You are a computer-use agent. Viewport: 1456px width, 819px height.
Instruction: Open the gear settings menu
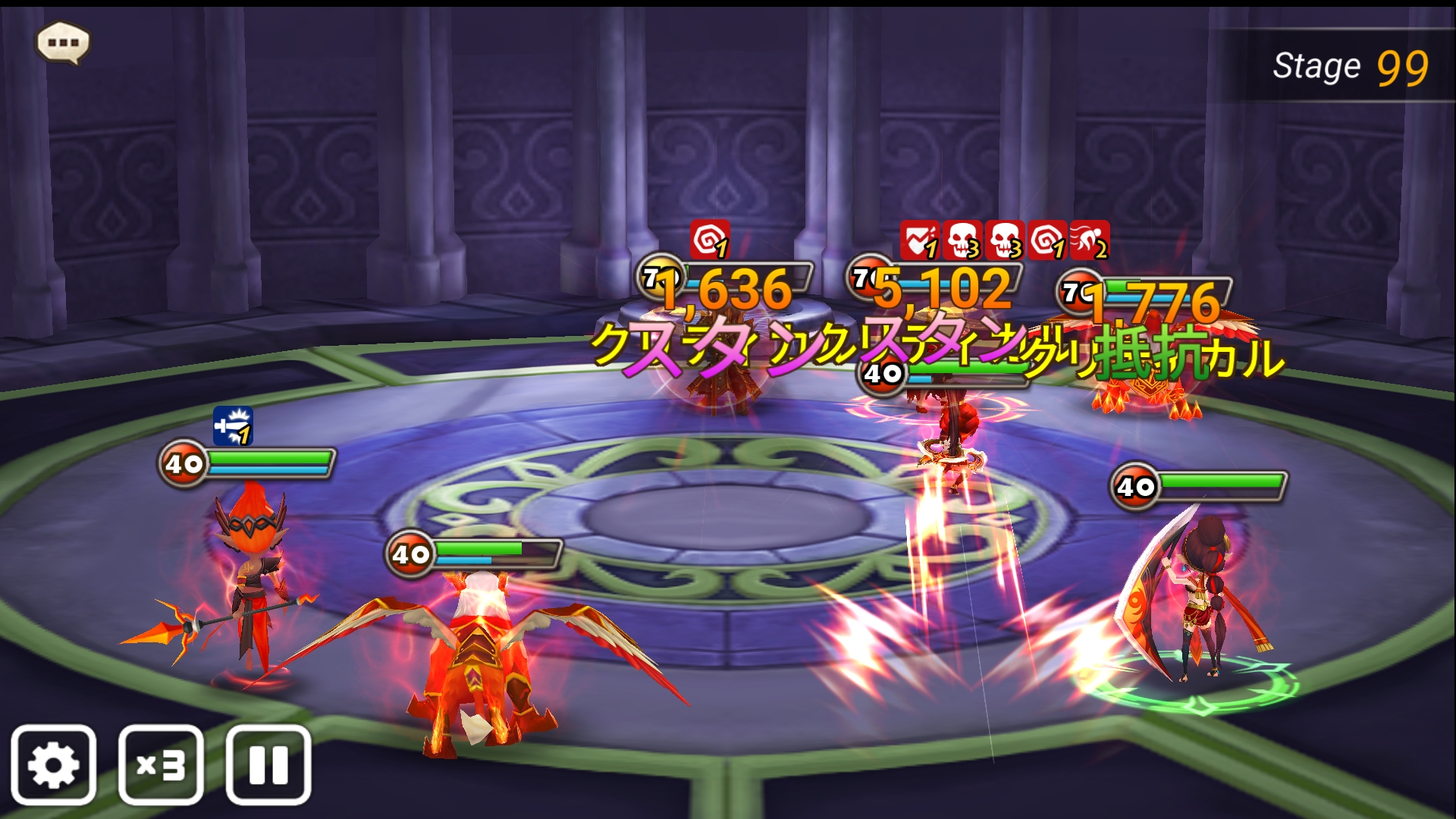[x=53, y=764]
